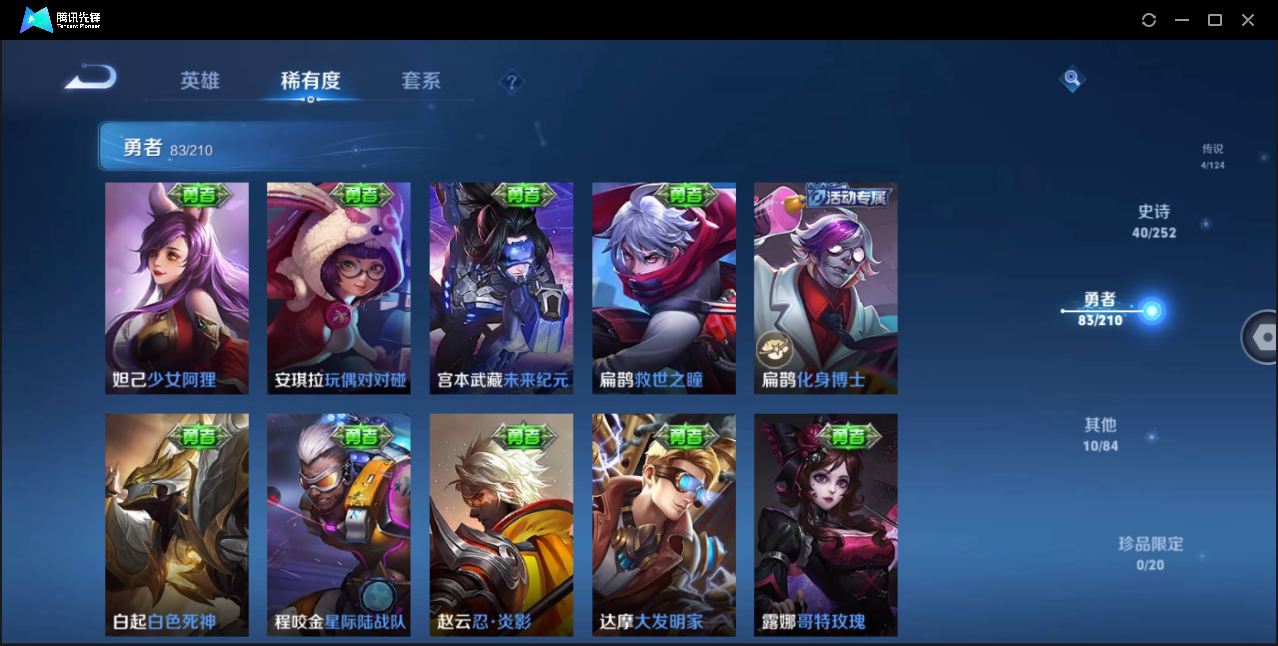Choose the 妲己 少女阿狸 skin card
The height and width of the screenshot is (646, 1278).
[177, 288]
